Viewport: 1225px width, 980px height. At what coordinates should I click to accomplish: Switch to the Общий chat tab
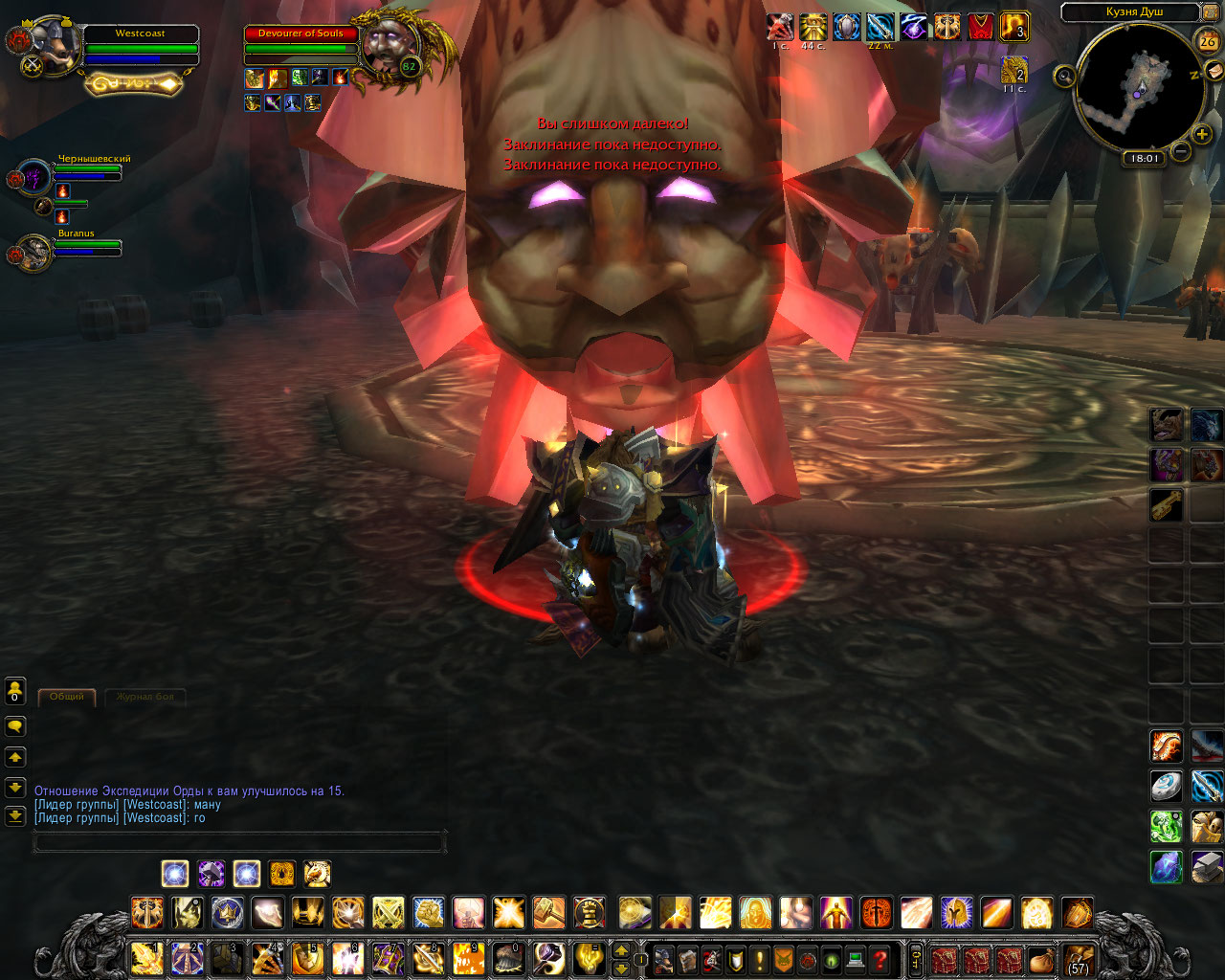click(x=67, y=697)
